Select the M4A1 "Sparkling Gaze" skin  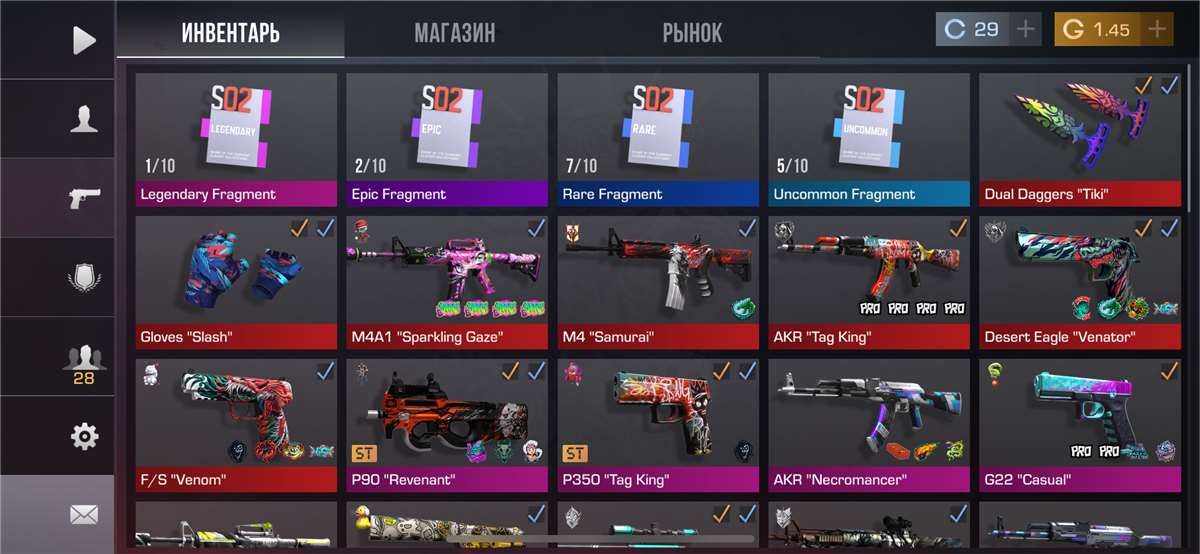pyautogui.click(x=447, y=281)
